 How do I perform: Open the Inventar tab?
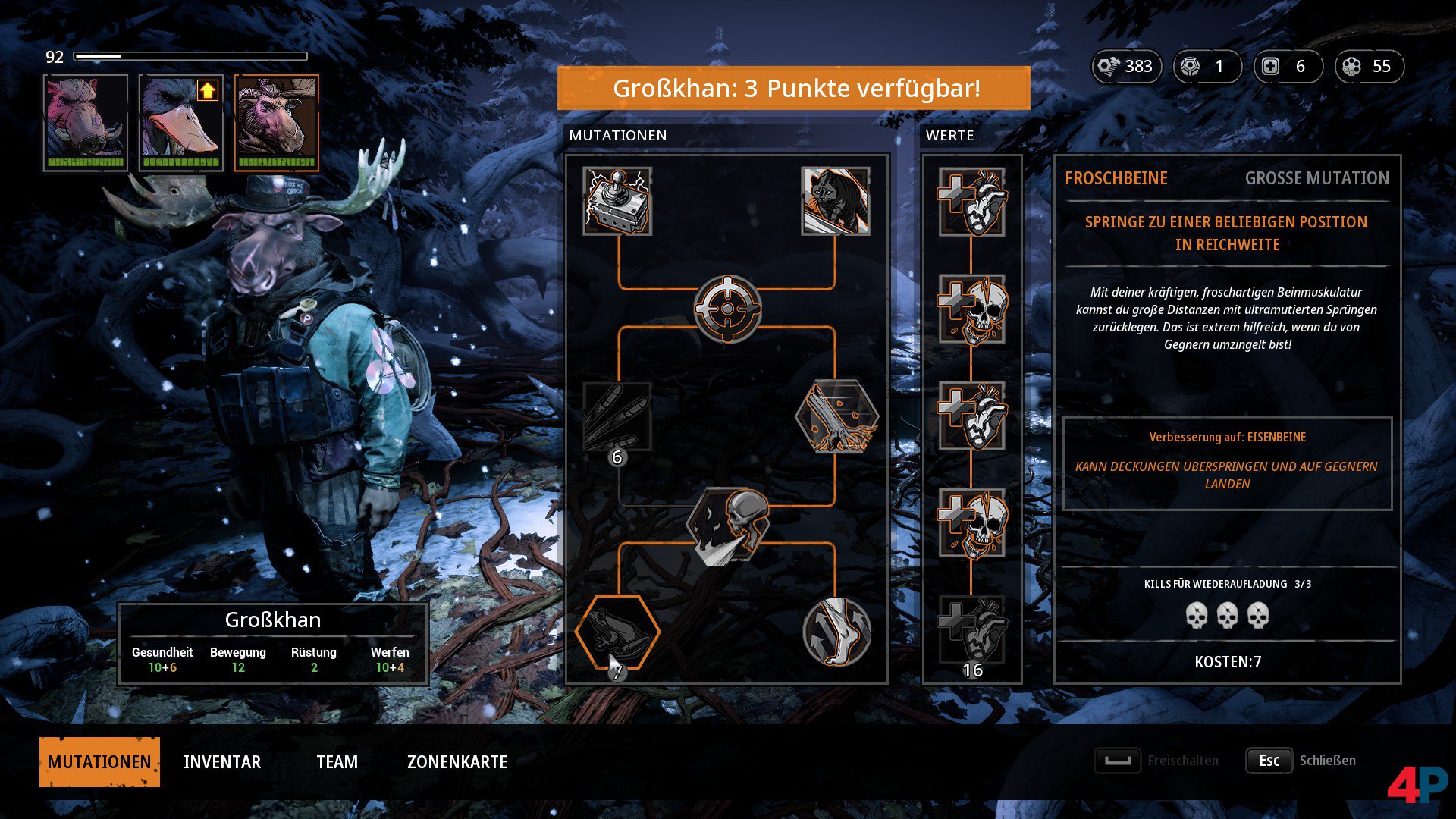pyautogui.click(x=222, y=761)
